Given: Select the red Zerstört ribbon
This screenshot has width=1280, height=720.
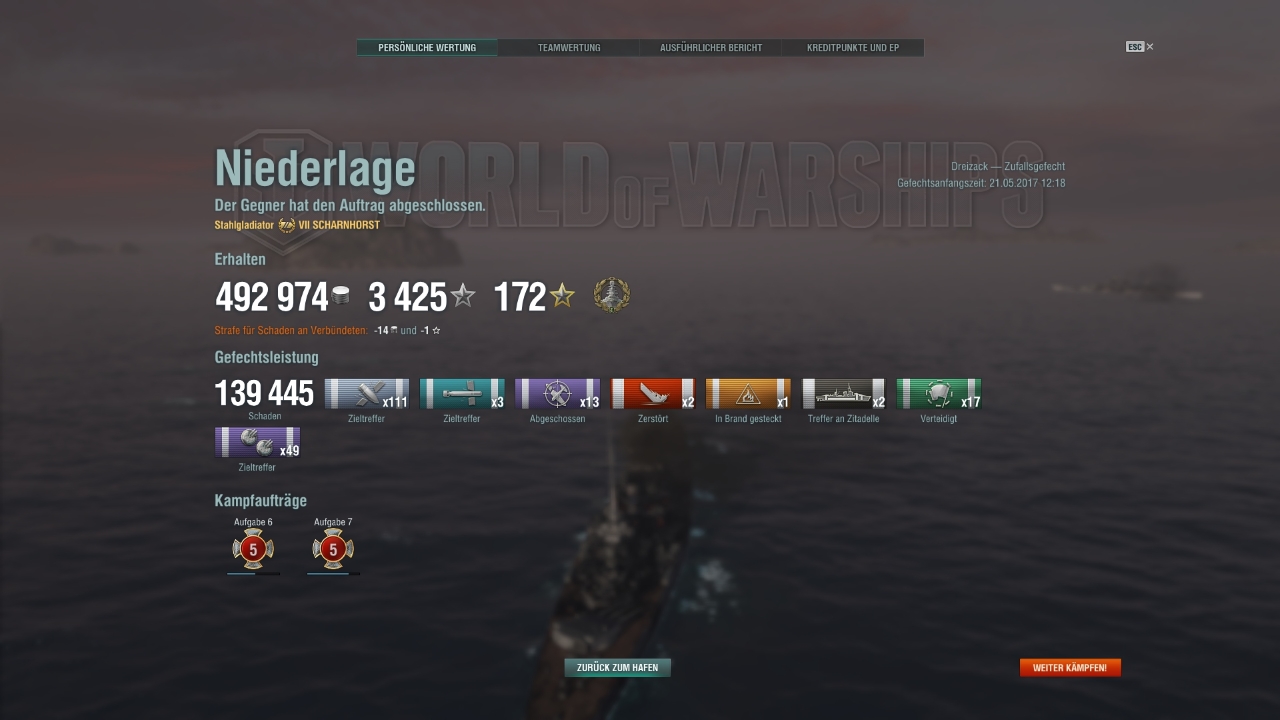Looking at the screenshot, I should click(x=653, y=393).
